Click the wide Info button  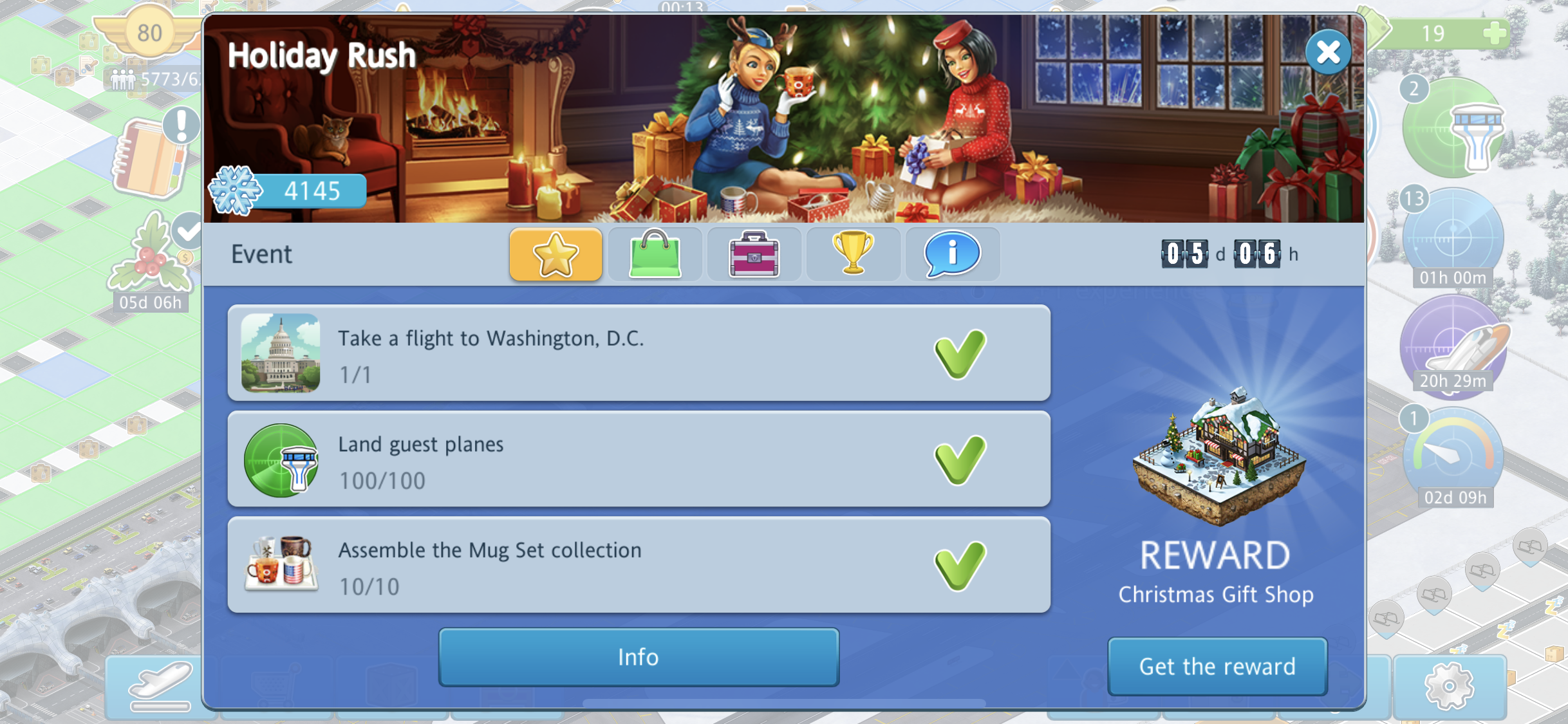[639, 657]
